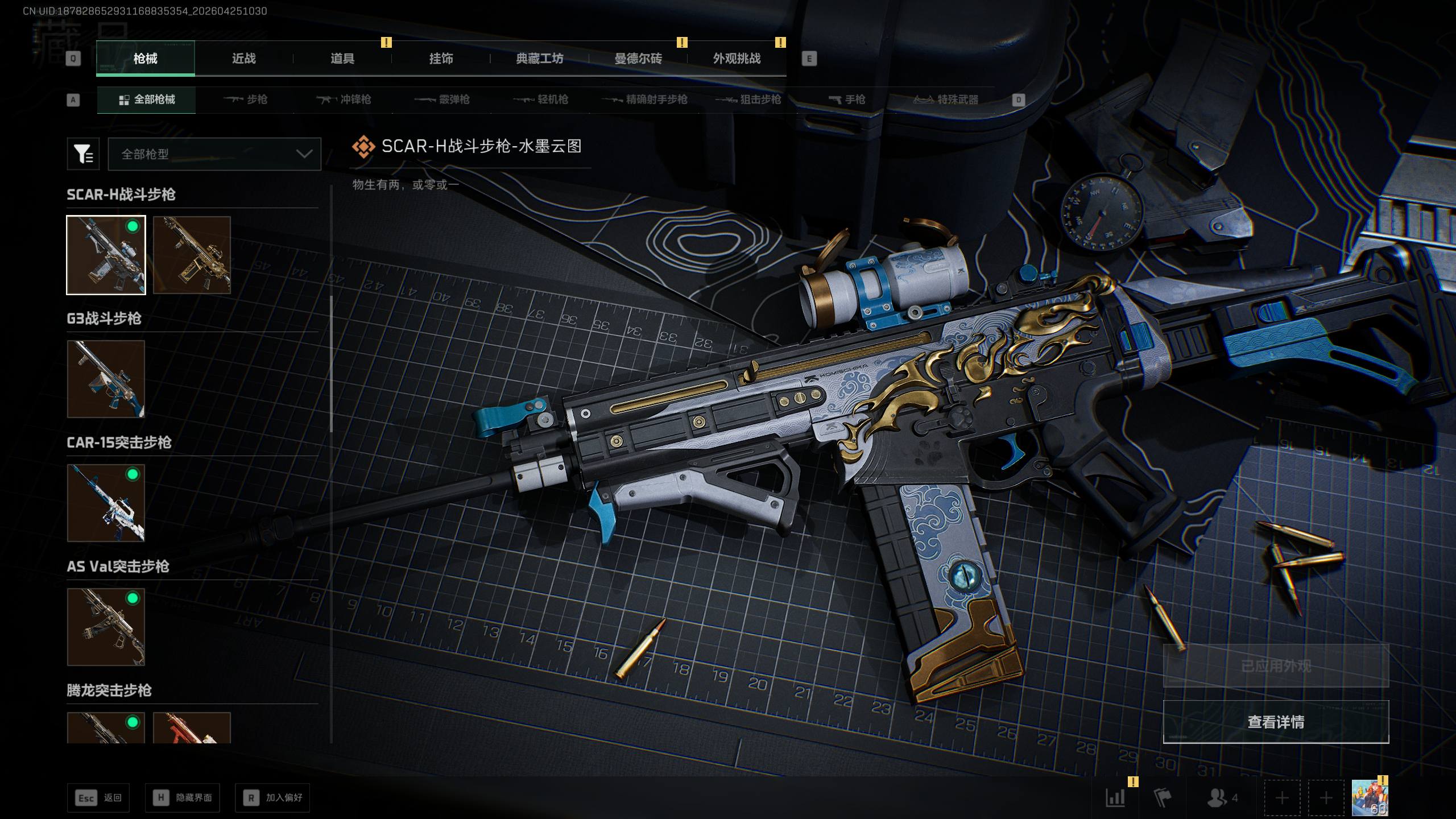Open the 曼德尔砖 tab
The width and height of the screenshot is (1456, 819).
(x=638, y=59)
